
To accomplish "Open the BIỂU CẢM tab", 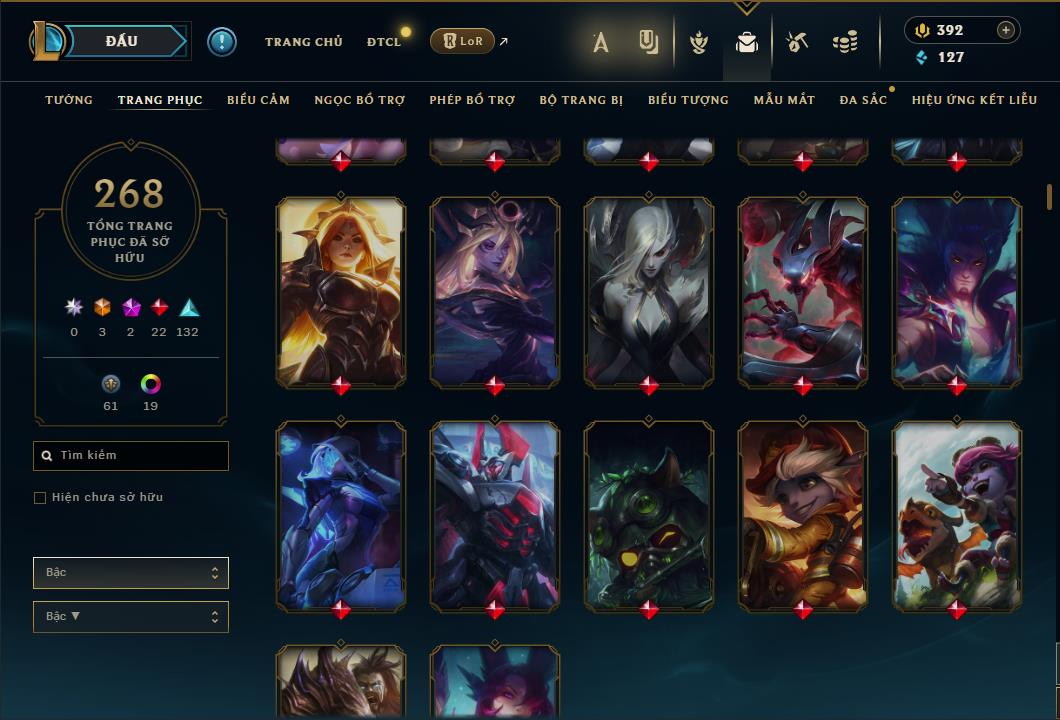I will point(258,100).
